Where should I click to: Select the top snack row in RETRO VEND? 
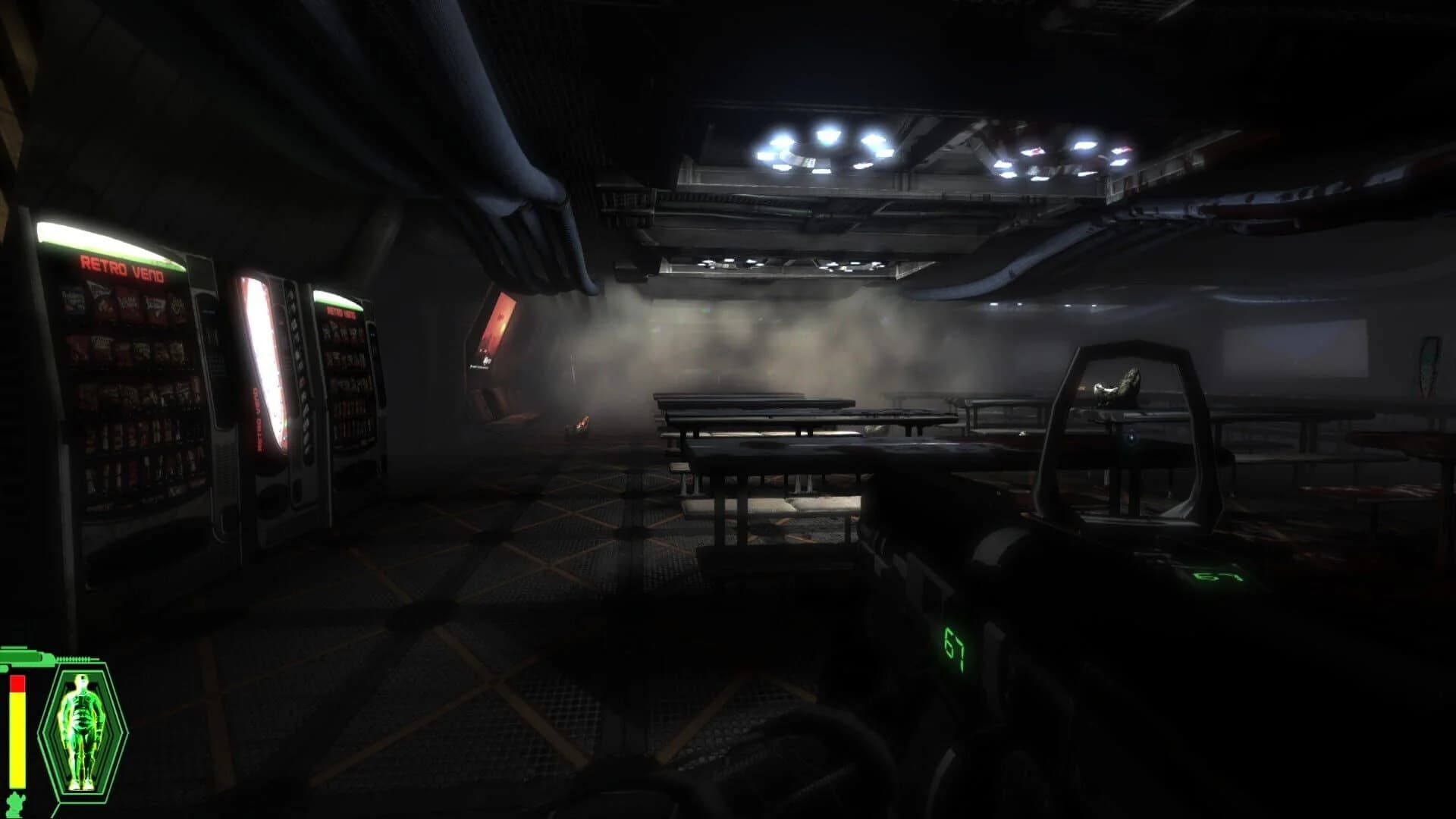tap(123, 303)
